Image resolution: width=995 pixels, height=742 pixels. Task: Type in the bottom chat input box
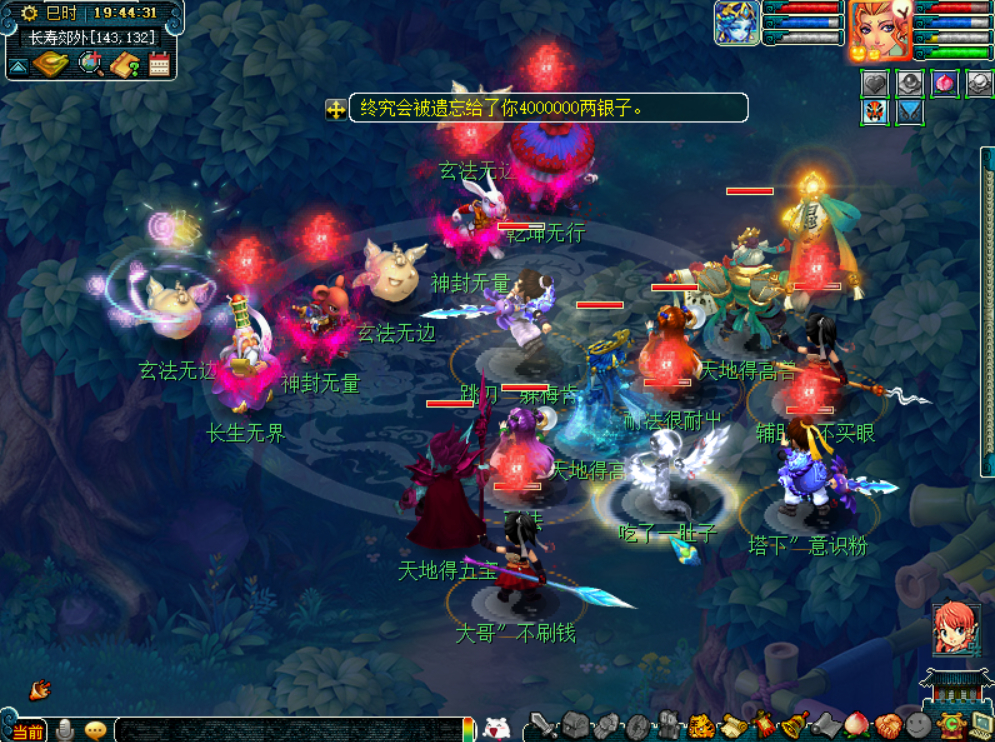(x=288, y=730)
